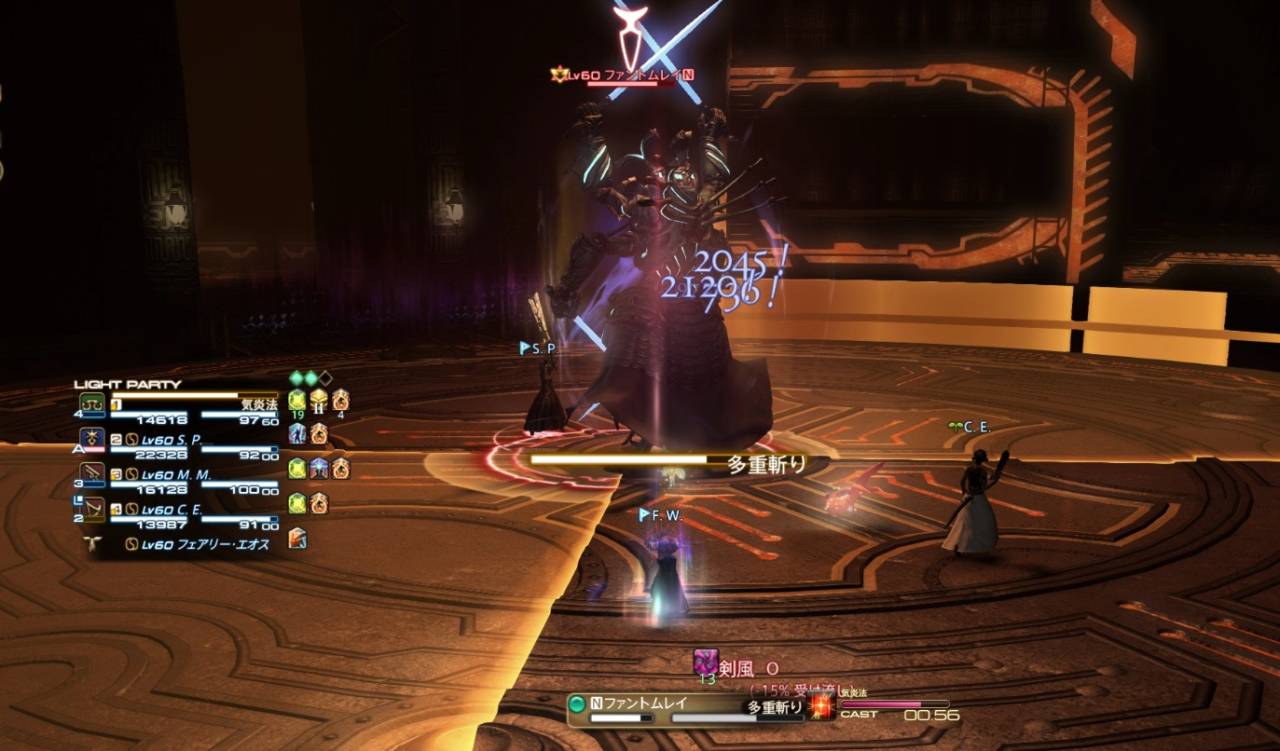
Task: Click Fairy Eos's fairy pet icon
Action: tap(92, 543)
